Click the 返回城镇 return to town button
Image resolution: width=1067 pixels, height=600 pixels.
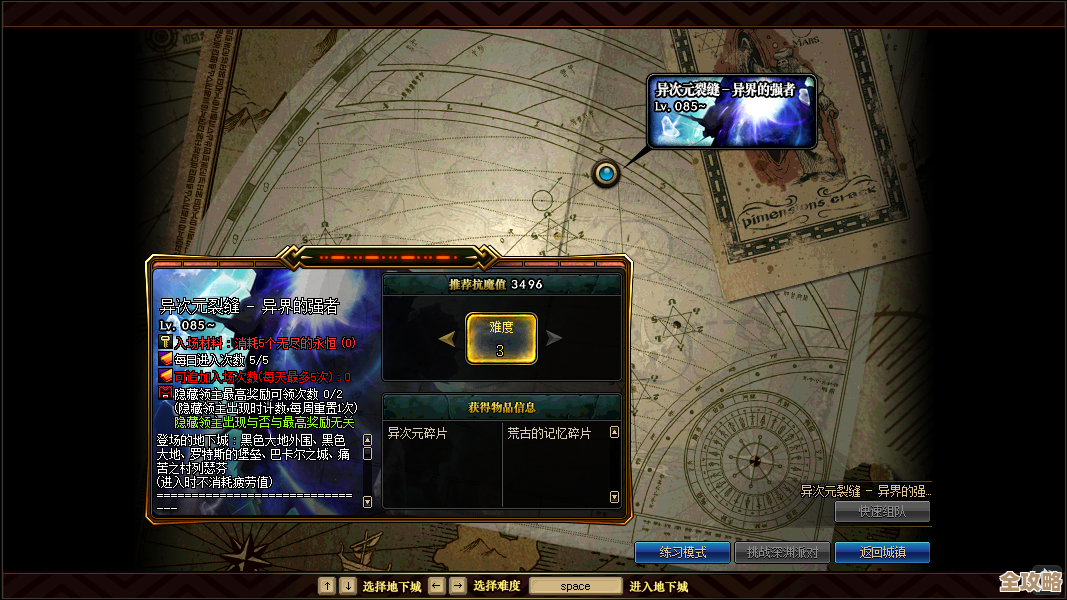(882, 552)
